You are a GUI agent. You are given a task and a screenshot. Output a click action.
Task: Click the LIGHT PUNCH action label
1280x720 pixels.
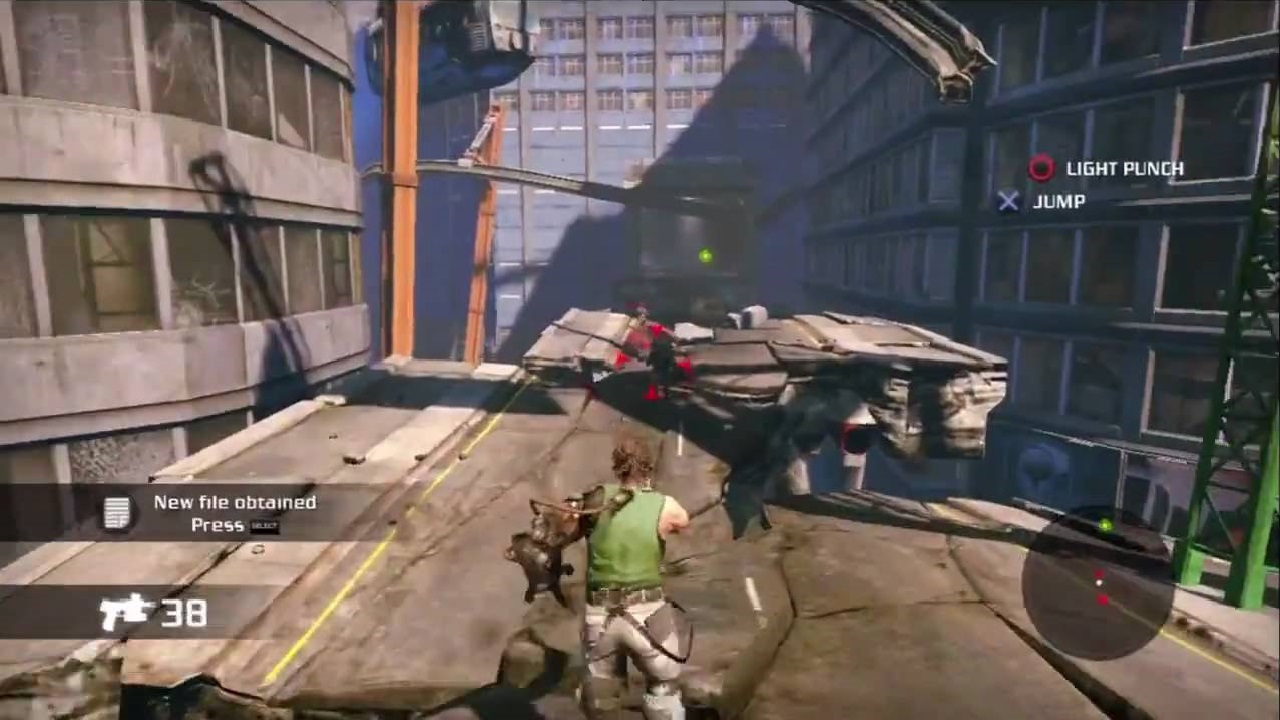[x=1128, y=169]
